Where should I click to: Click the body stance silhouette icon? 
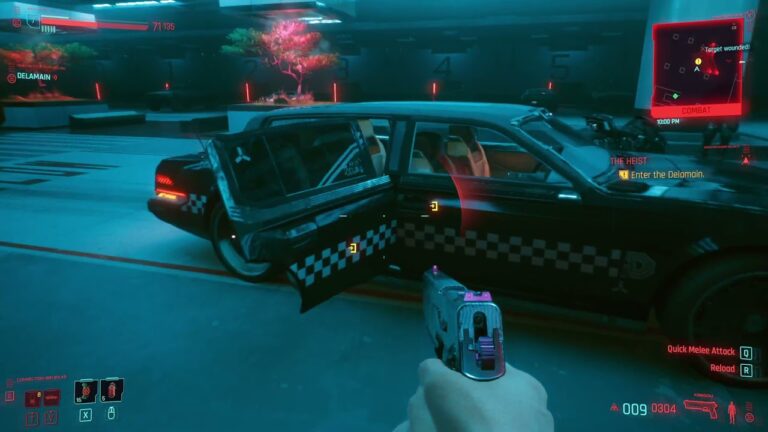coord(731,408)
